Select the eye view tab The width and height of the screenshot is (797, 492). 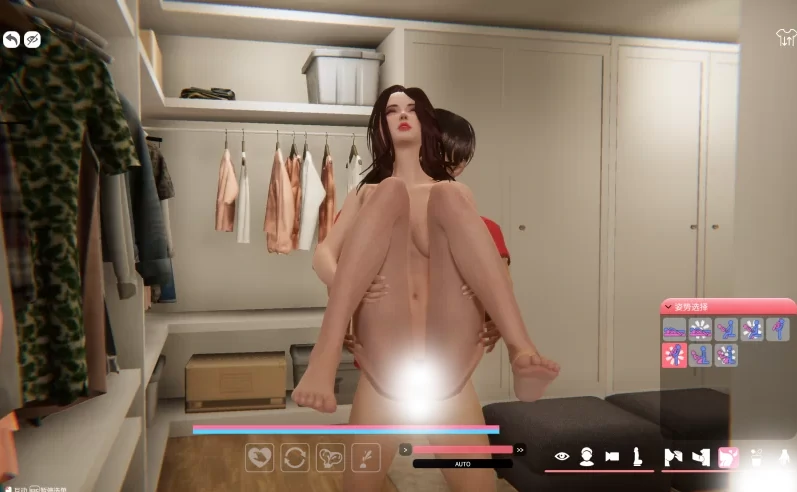(562, 457)
